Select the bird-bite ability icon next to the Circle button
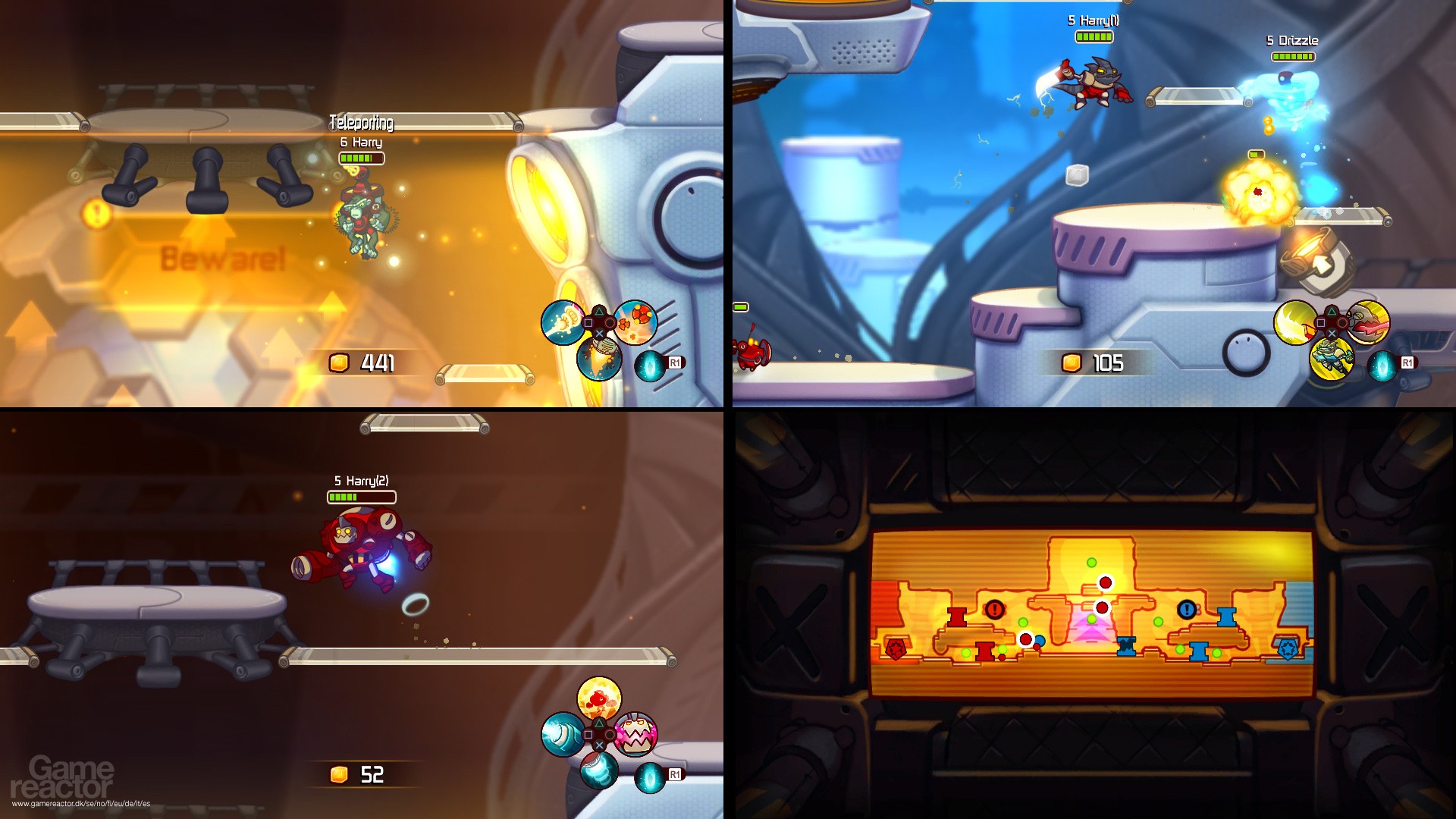 [x=1368, y=322]
